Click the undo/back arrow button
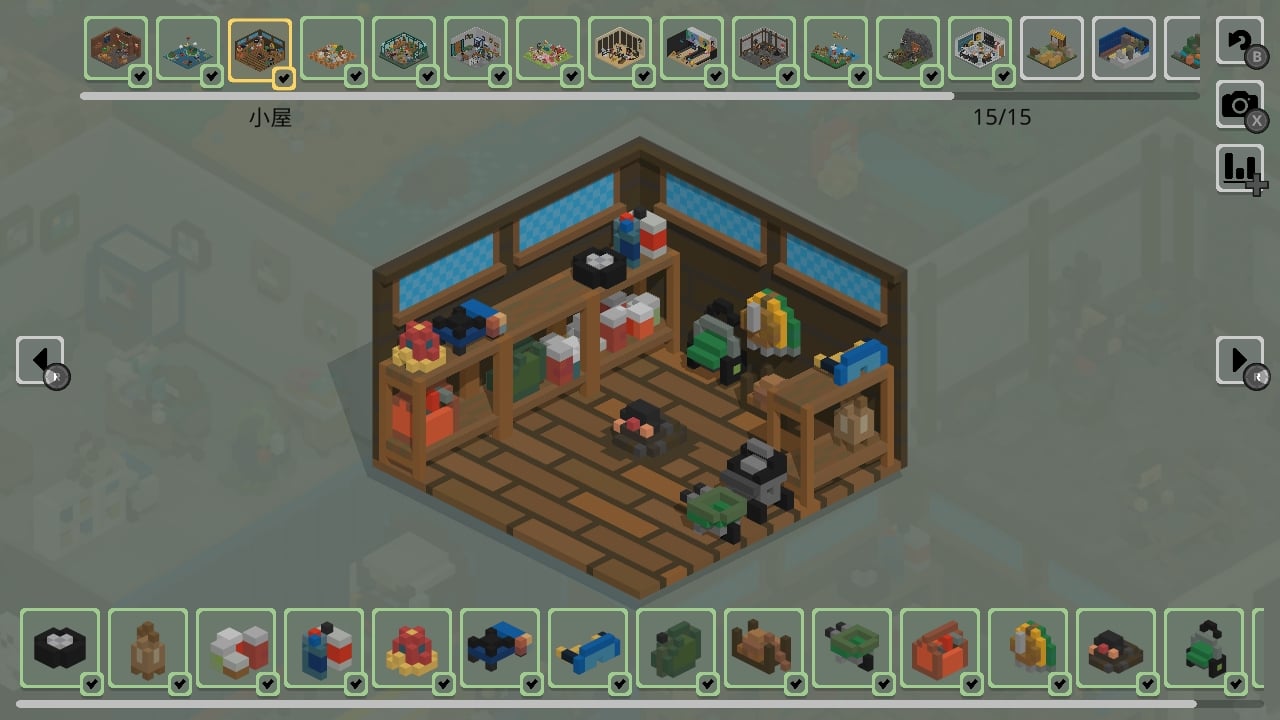 coord(1240,41)
